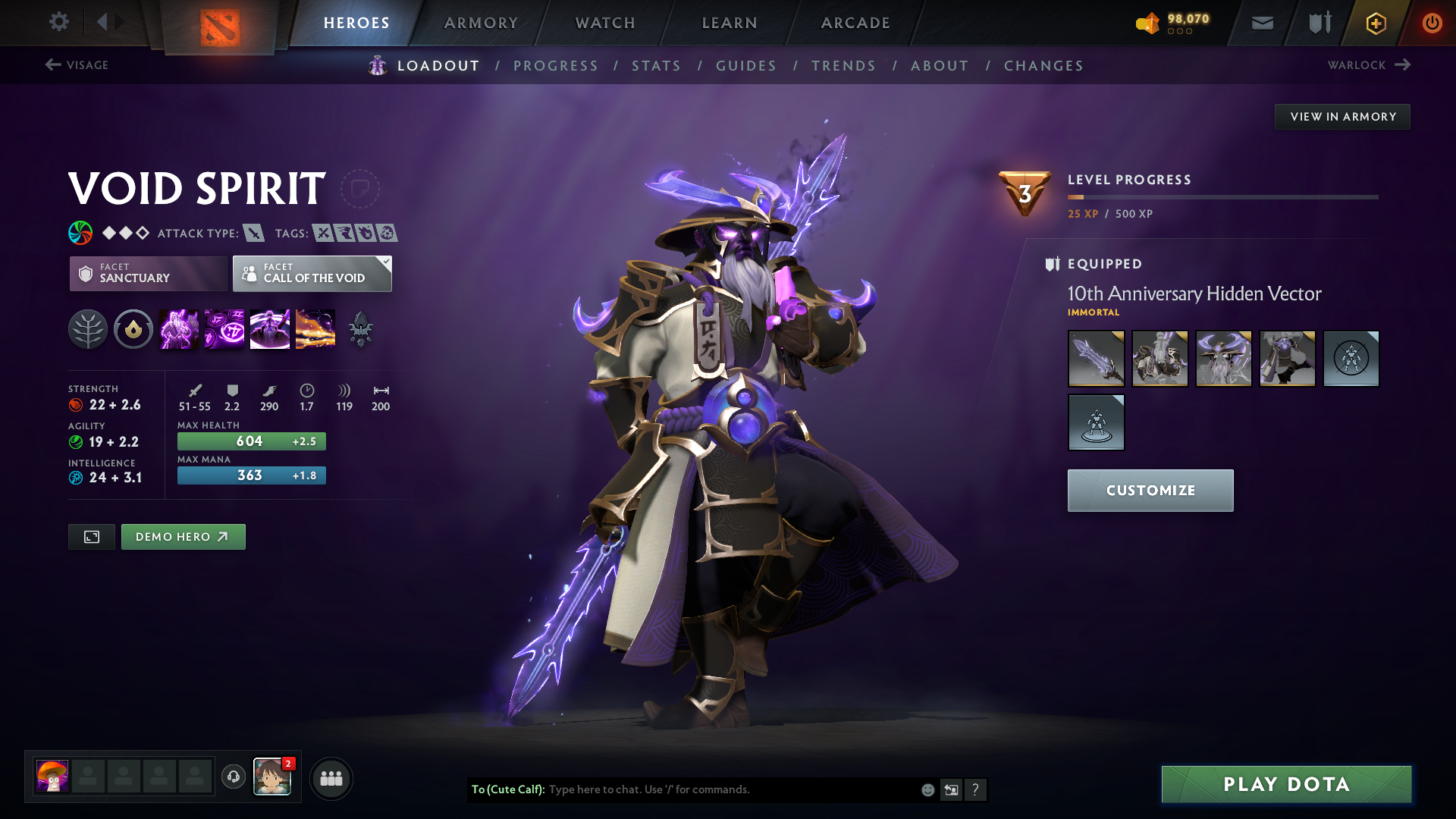1456x819 pixels.
Task: Open the Void Spirit talent tree icon
Action: [89, 328]
